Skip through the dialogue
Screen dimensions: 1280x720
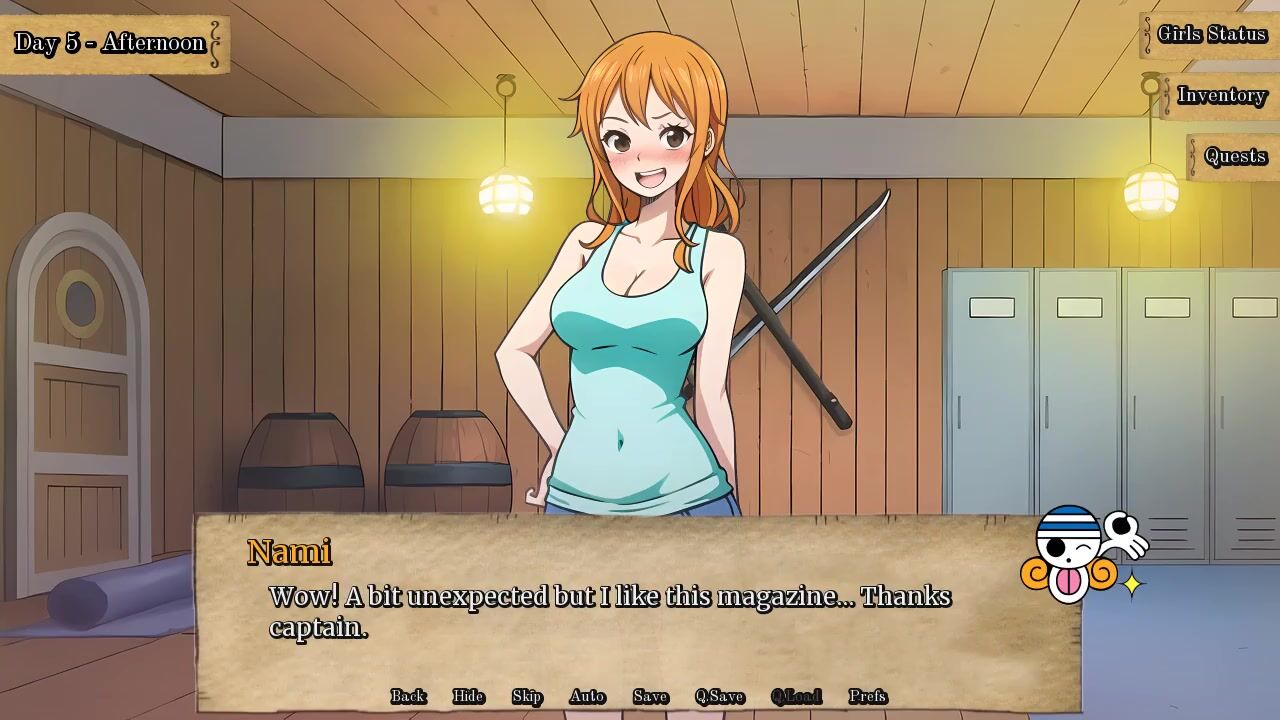(527, 696)
